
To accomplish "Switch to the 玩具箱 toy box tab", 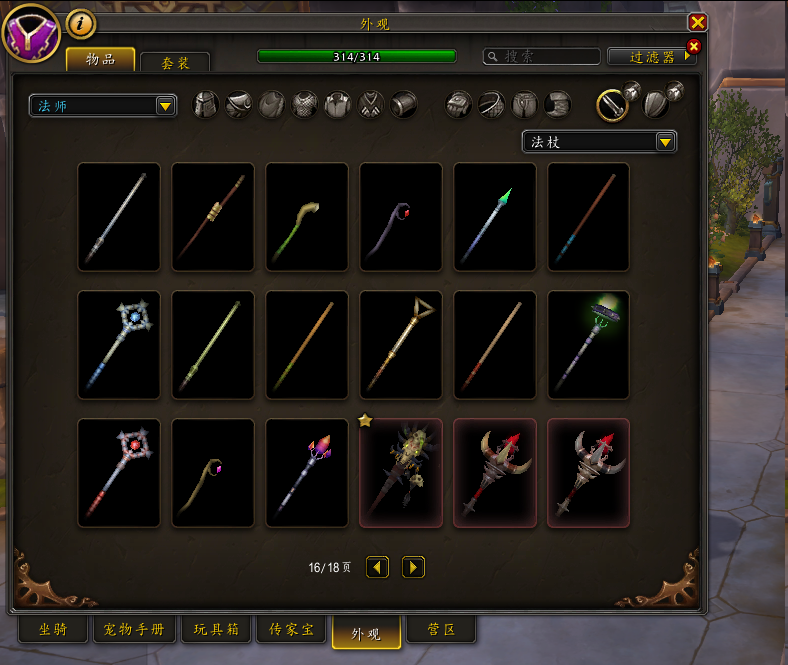I will click(216, 630).
